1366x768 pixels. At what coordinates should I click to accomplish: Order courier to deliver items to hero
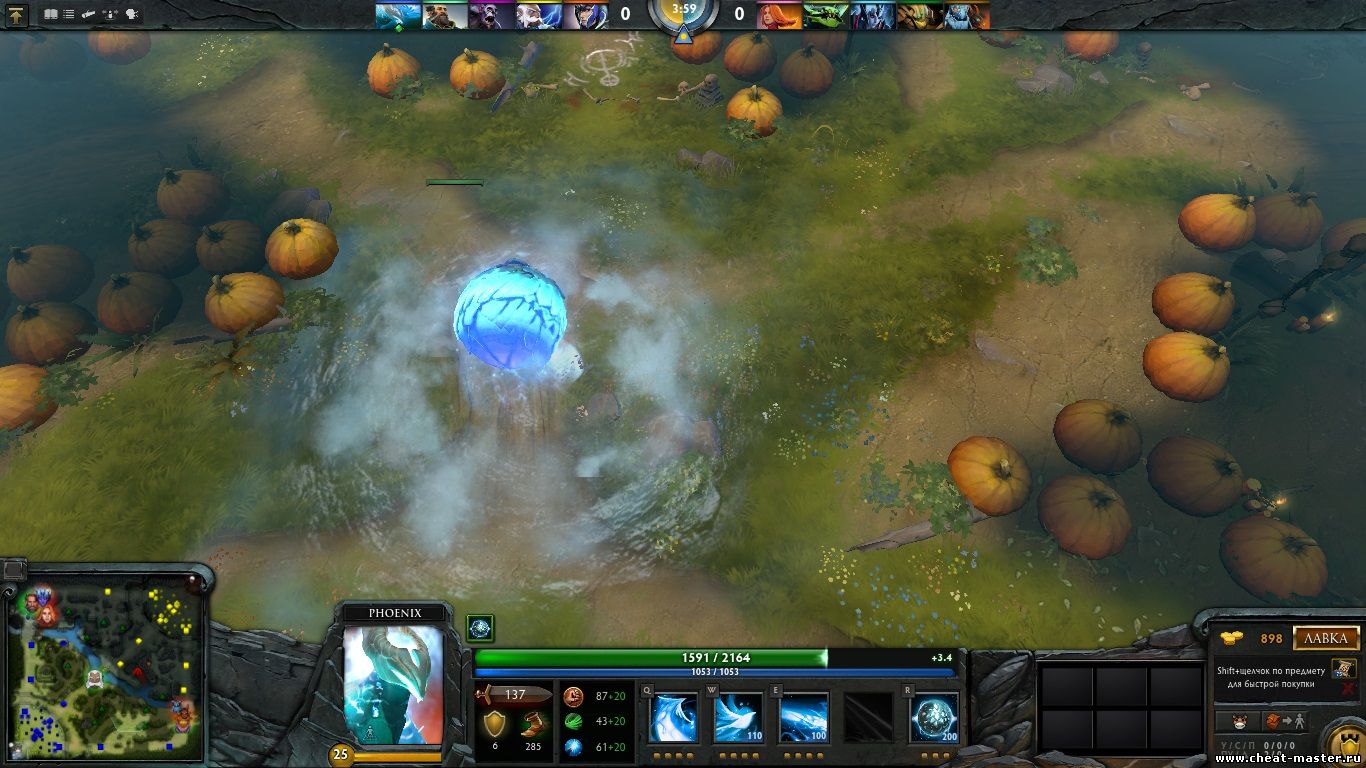(1286, 721)
